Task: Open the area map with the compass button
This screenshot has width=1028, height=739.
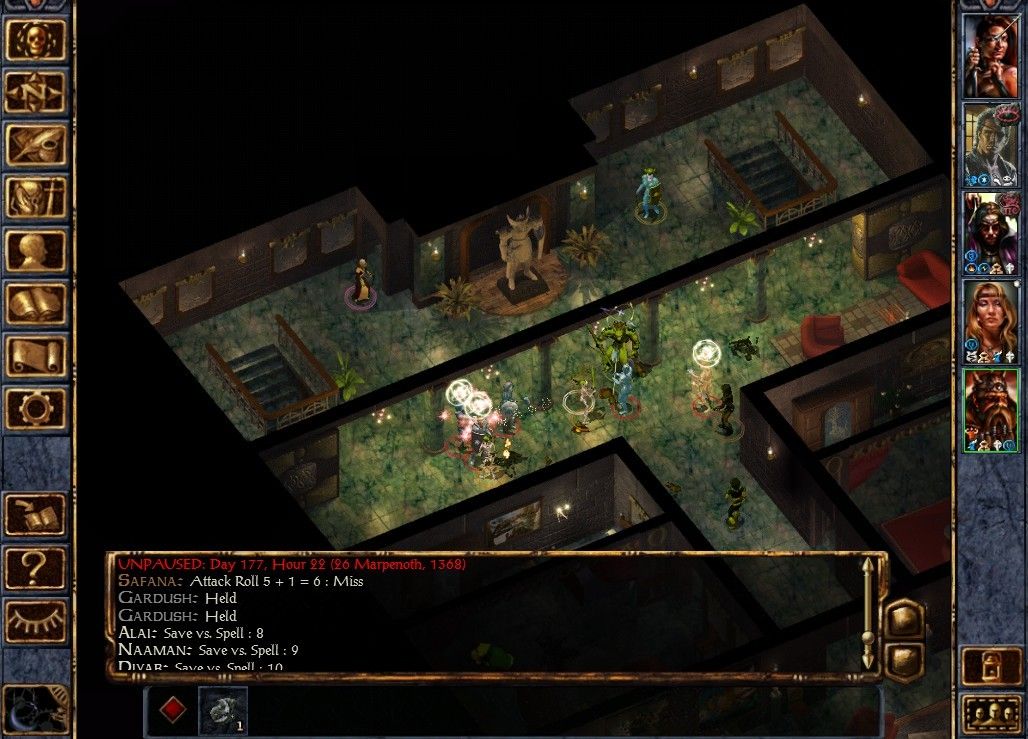Action: click(36, 93)
